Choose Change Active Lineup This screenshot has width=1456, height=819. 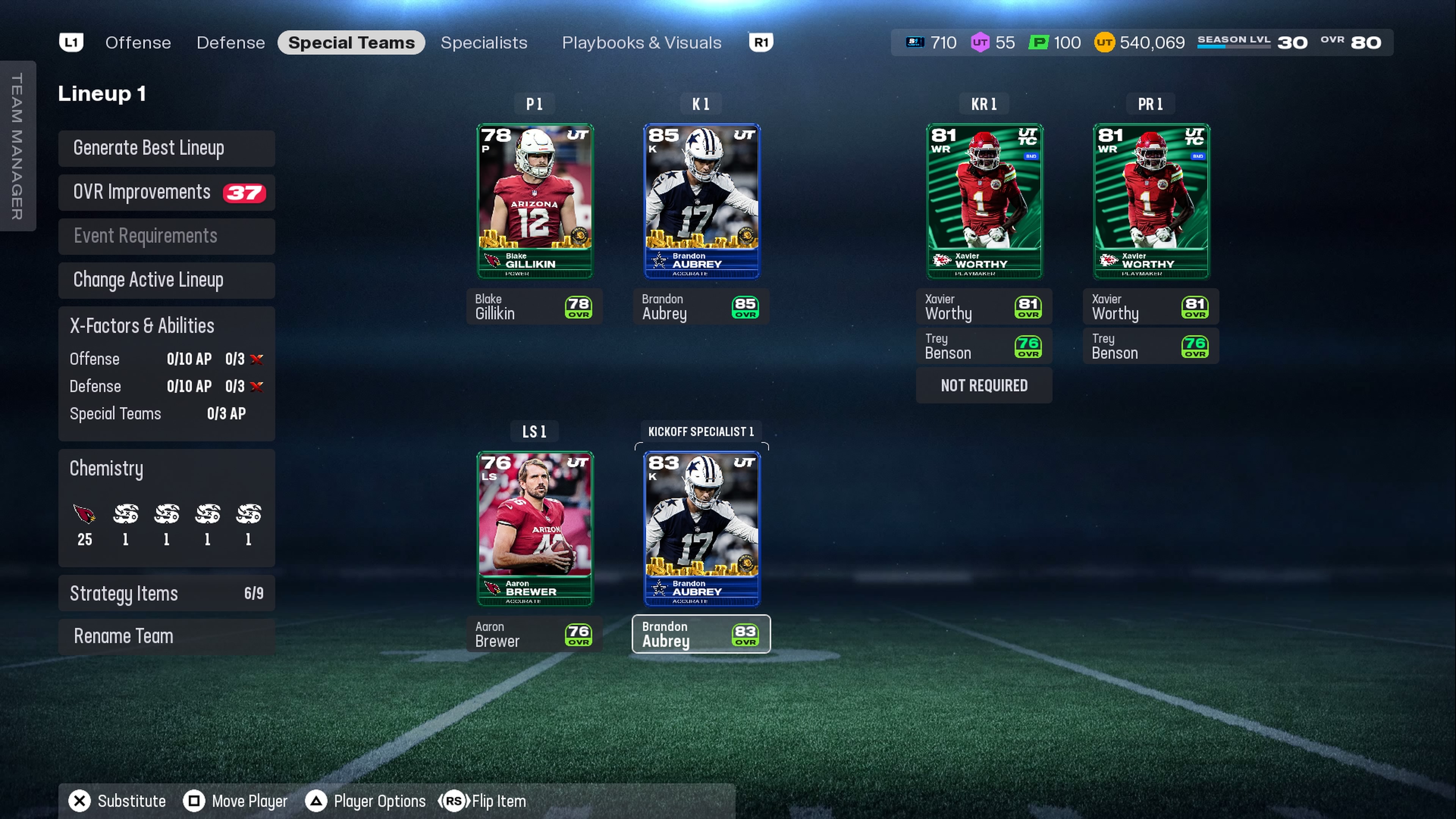166,280
